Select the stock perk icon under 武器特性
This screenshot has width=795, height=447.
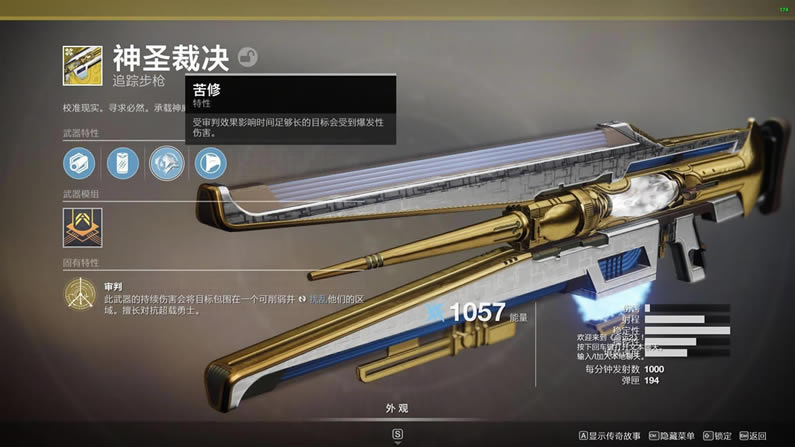coord(210,162)
